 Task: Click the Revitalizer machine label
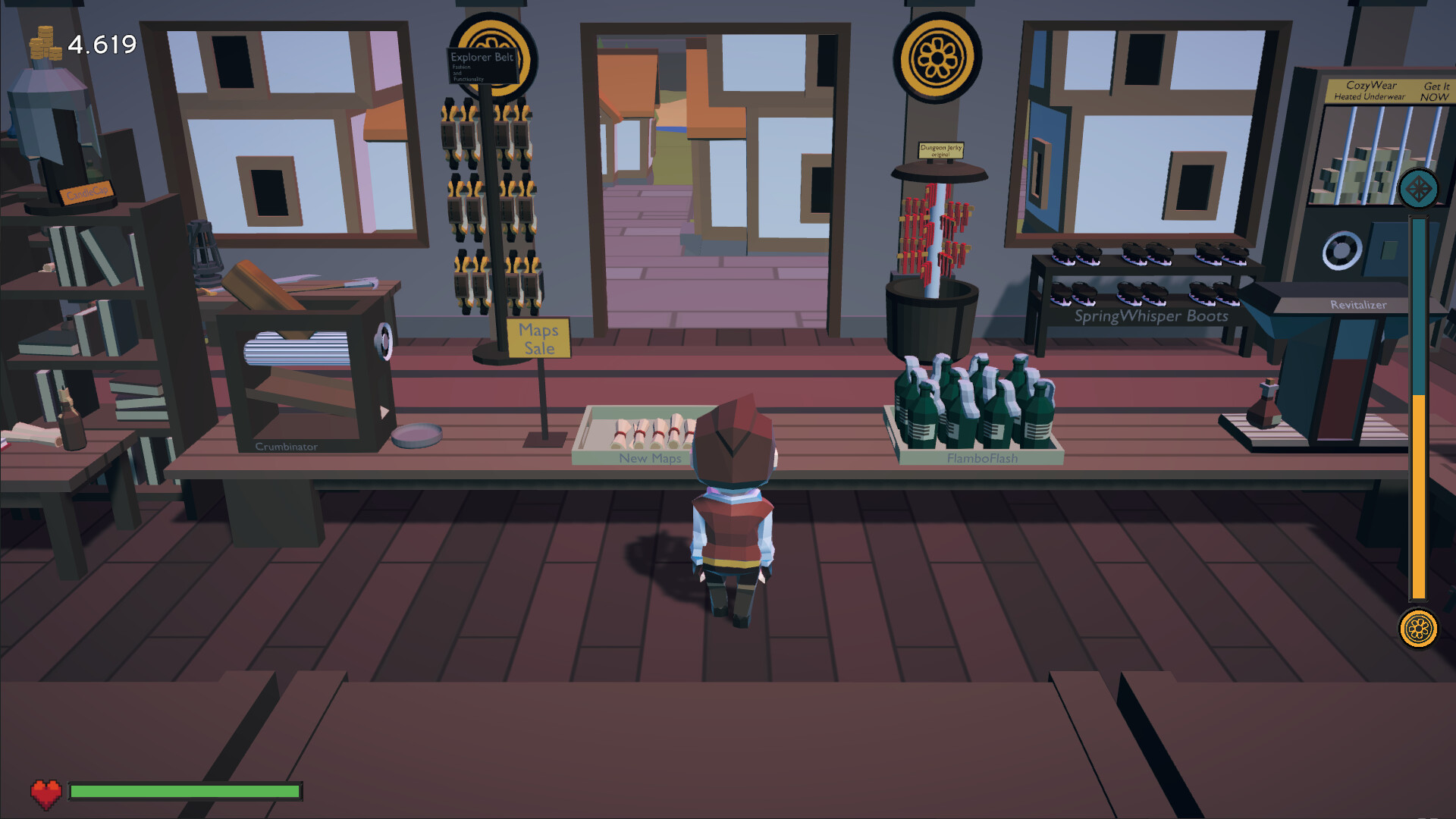point(1358,305)
